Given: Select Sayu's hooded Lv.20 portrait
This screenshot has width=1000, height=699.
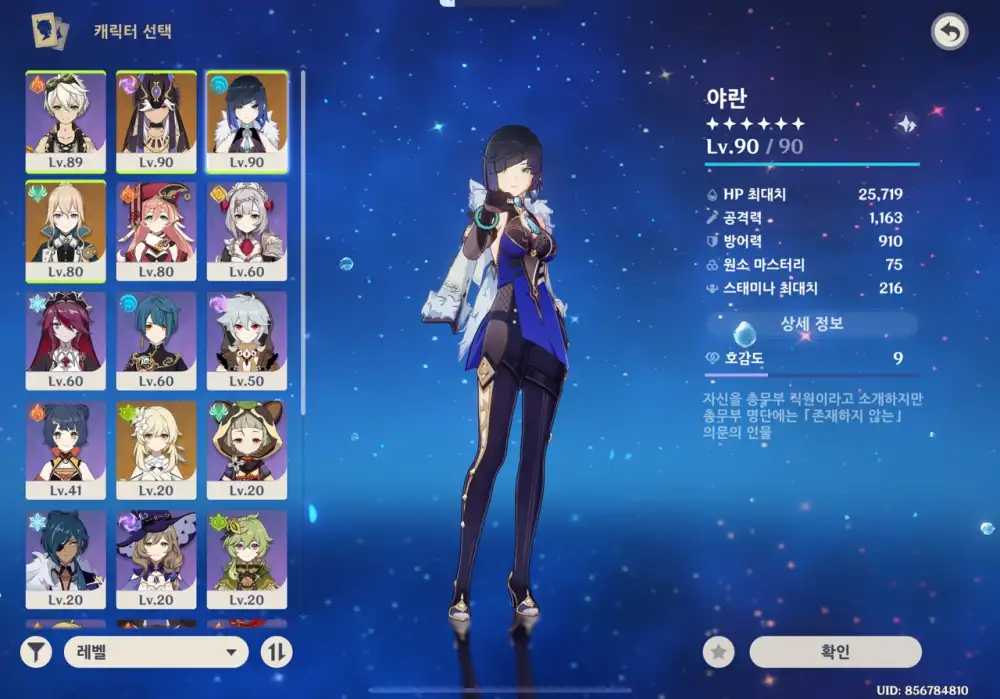Looking at the screenshot, I should click(247, 451).
